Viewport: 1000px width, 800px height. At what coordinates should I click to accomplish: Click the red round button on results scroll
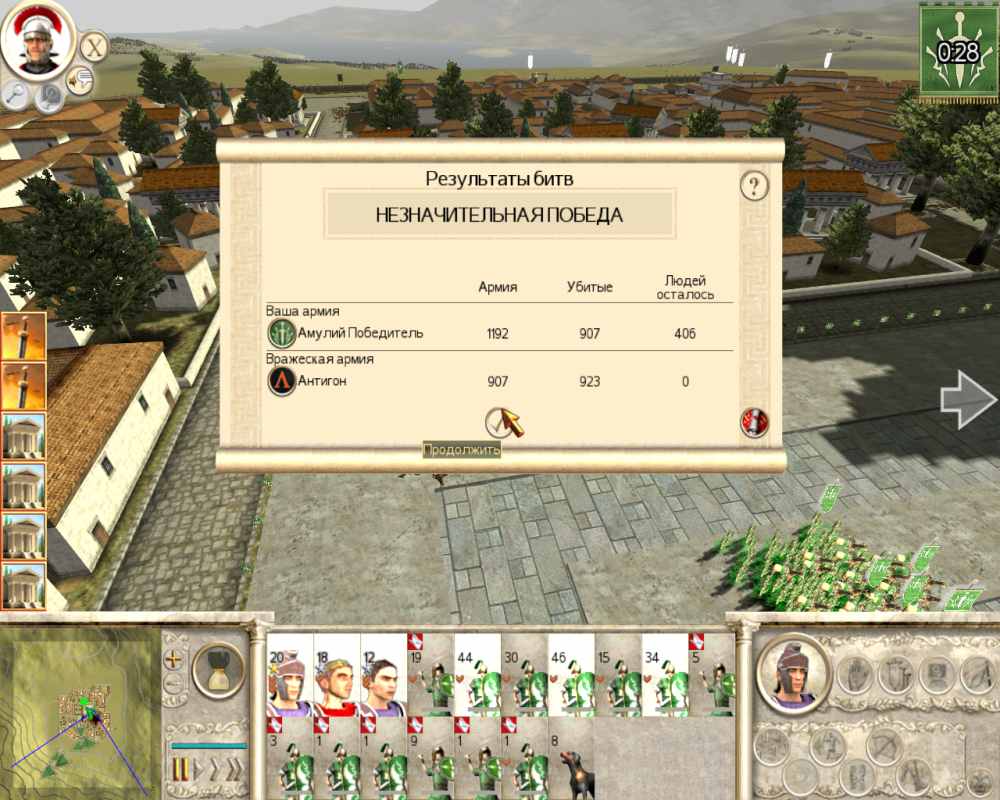point(754,422)
